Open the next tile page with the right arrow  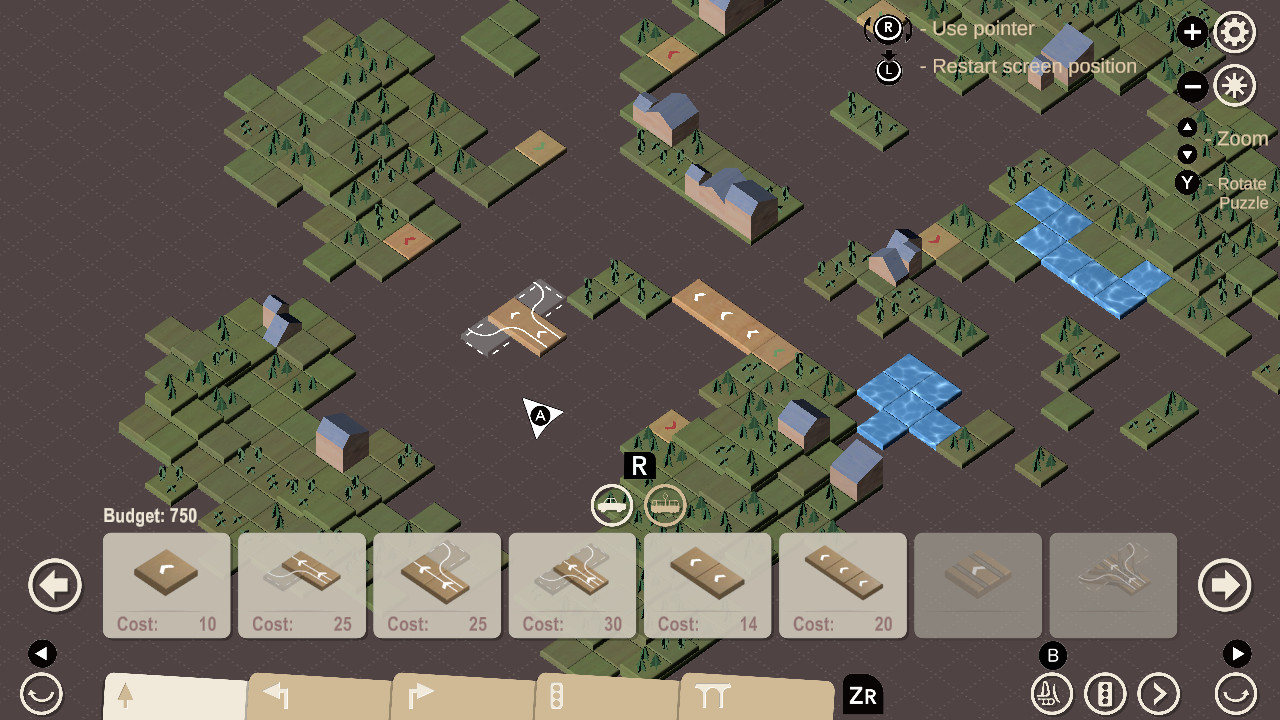1224,585
